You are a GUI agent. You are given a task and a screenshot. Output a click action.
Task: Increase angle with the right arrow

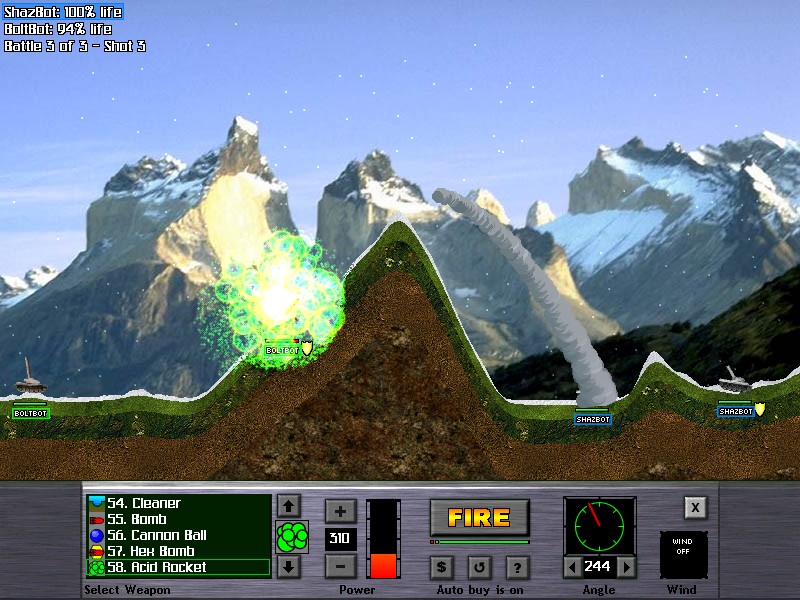pos(627,567)
